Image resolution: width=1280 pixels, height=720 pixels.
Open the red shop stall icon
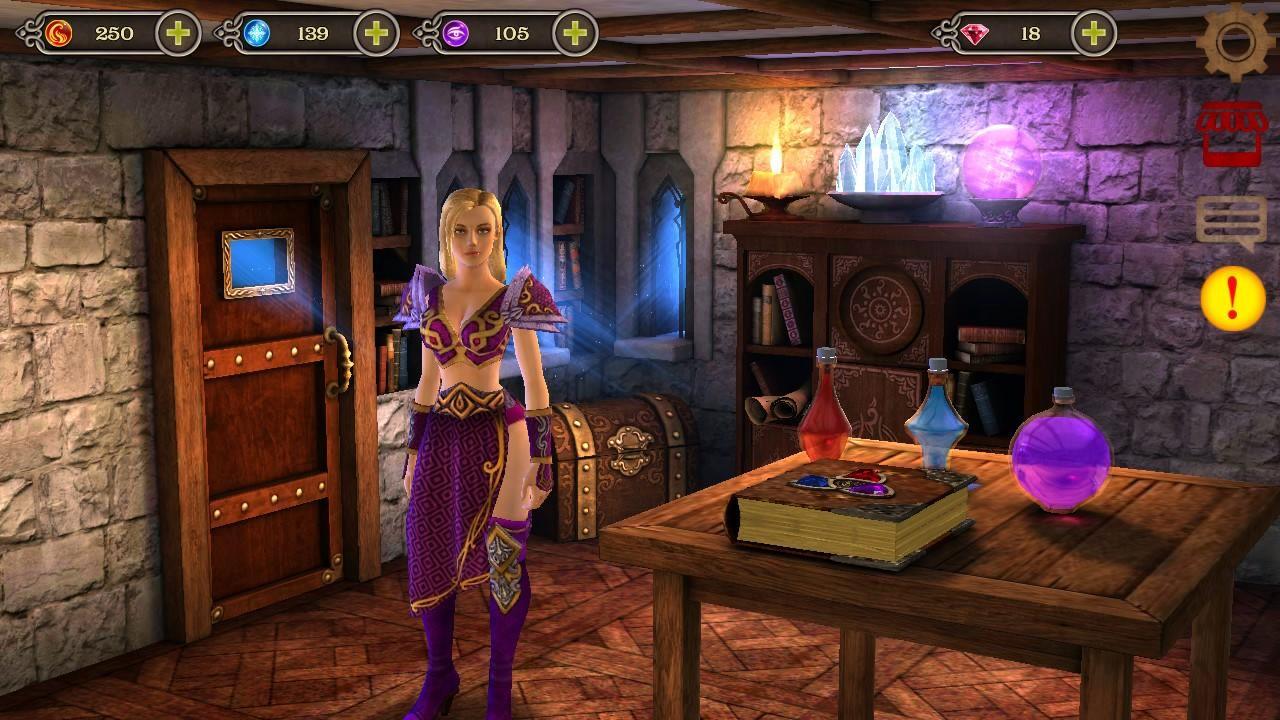[1232, 133]
